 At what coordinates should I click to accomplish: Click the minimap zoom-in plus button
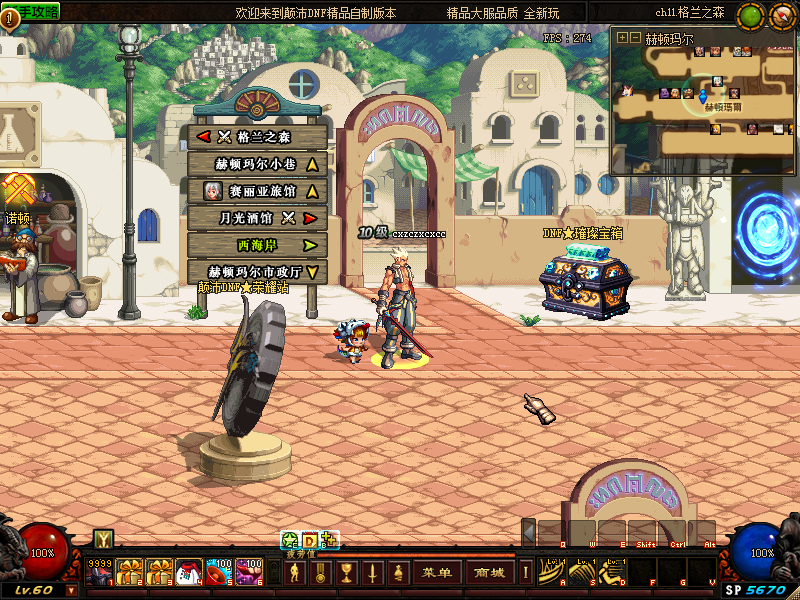[622, 38]
